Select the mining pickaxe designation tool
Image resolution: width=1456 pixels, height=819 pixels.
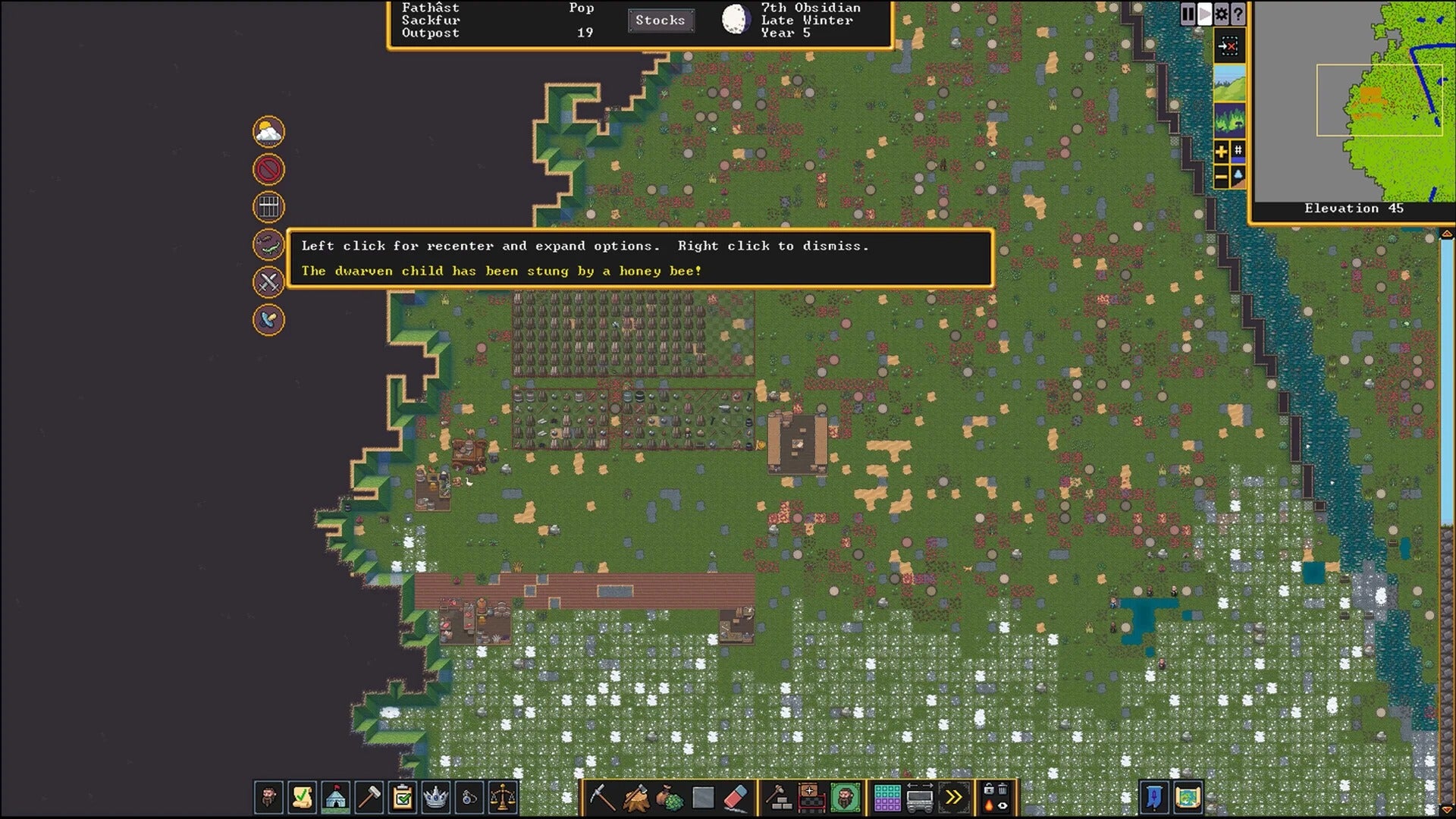(x=604, y=797)
